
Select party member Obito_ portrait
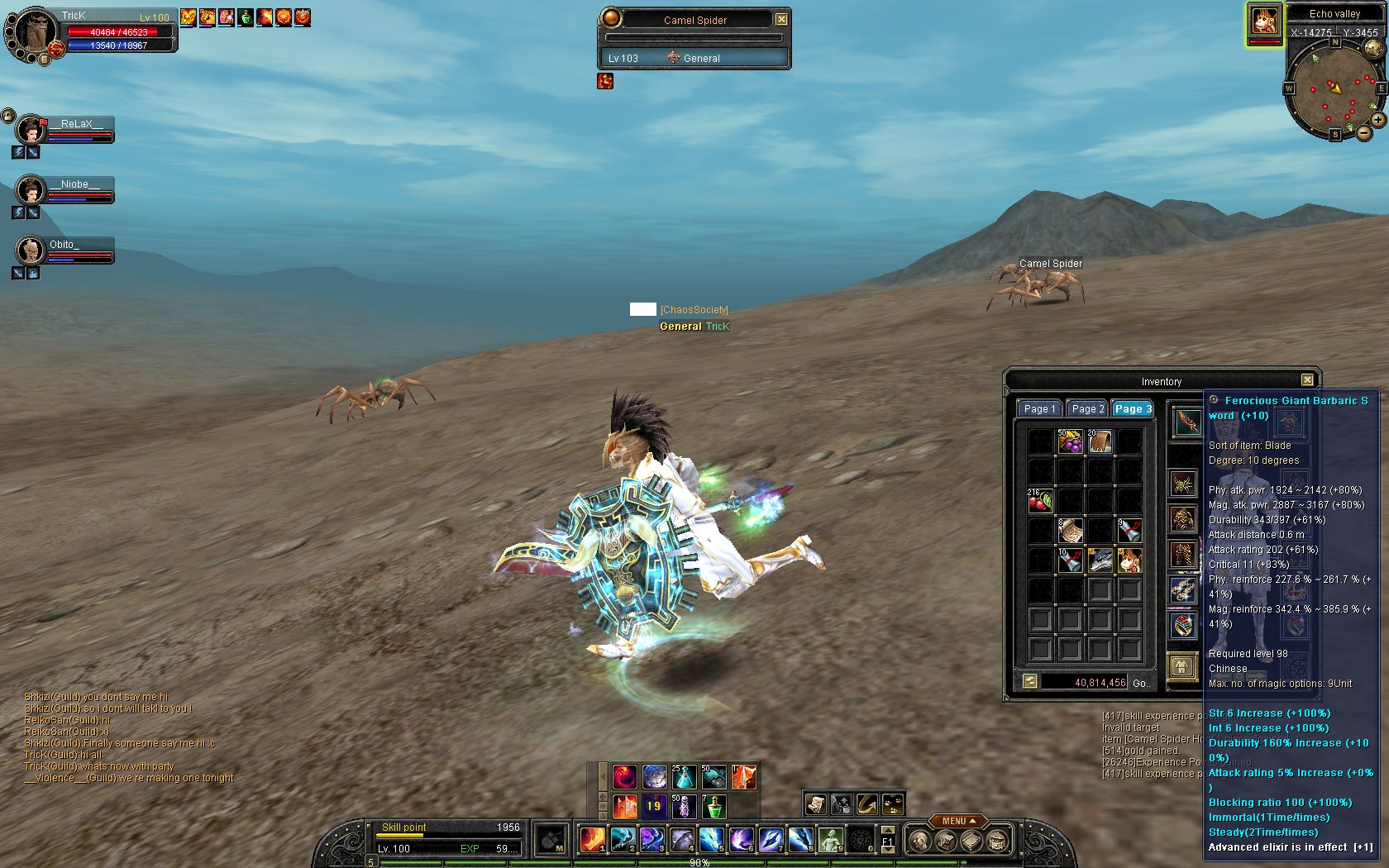pos(31,250)
